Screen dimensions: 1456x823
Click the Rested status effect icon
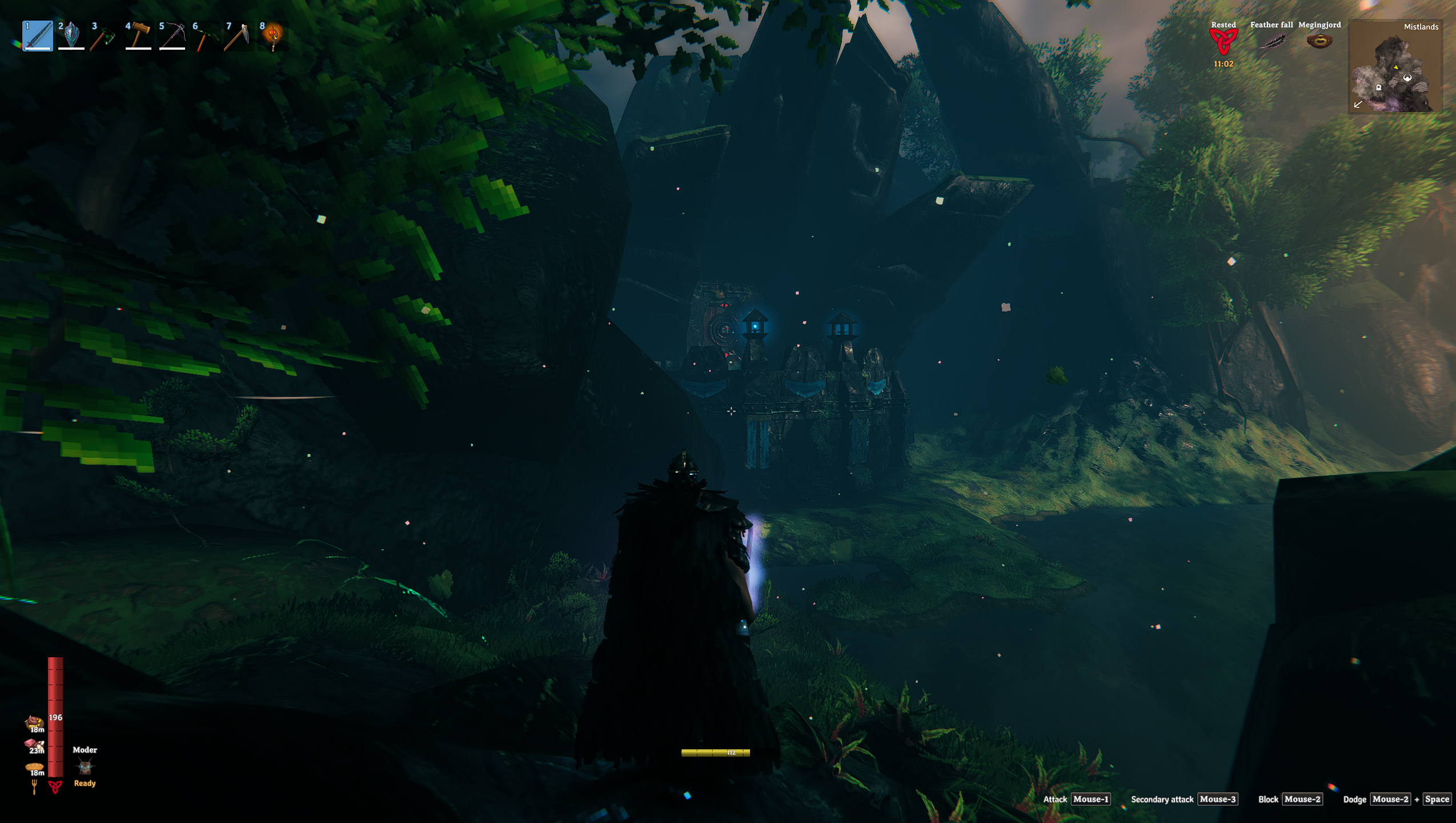1223,42
